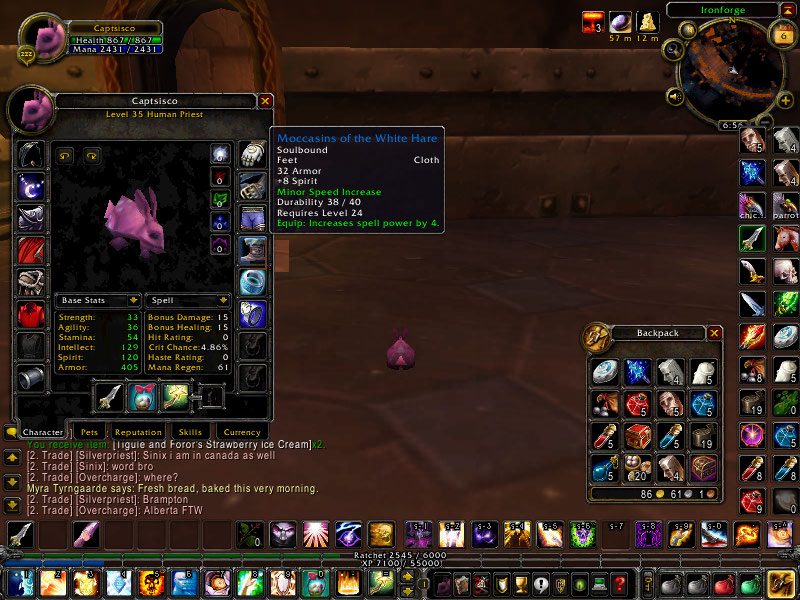This screenshot has width=800, height=600.
Task: Open the red question mark help button
Action: [619, 583]
